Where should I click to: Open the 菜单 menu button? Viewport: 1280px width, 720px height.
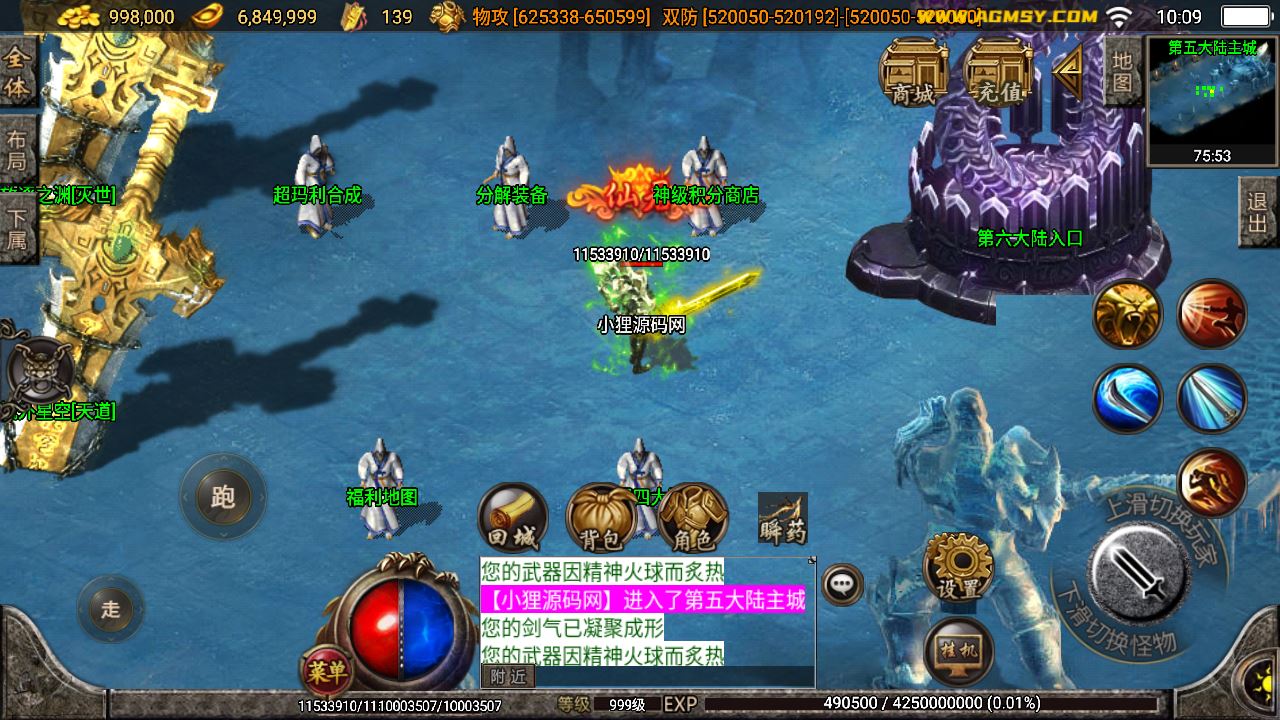pos(326,671)
